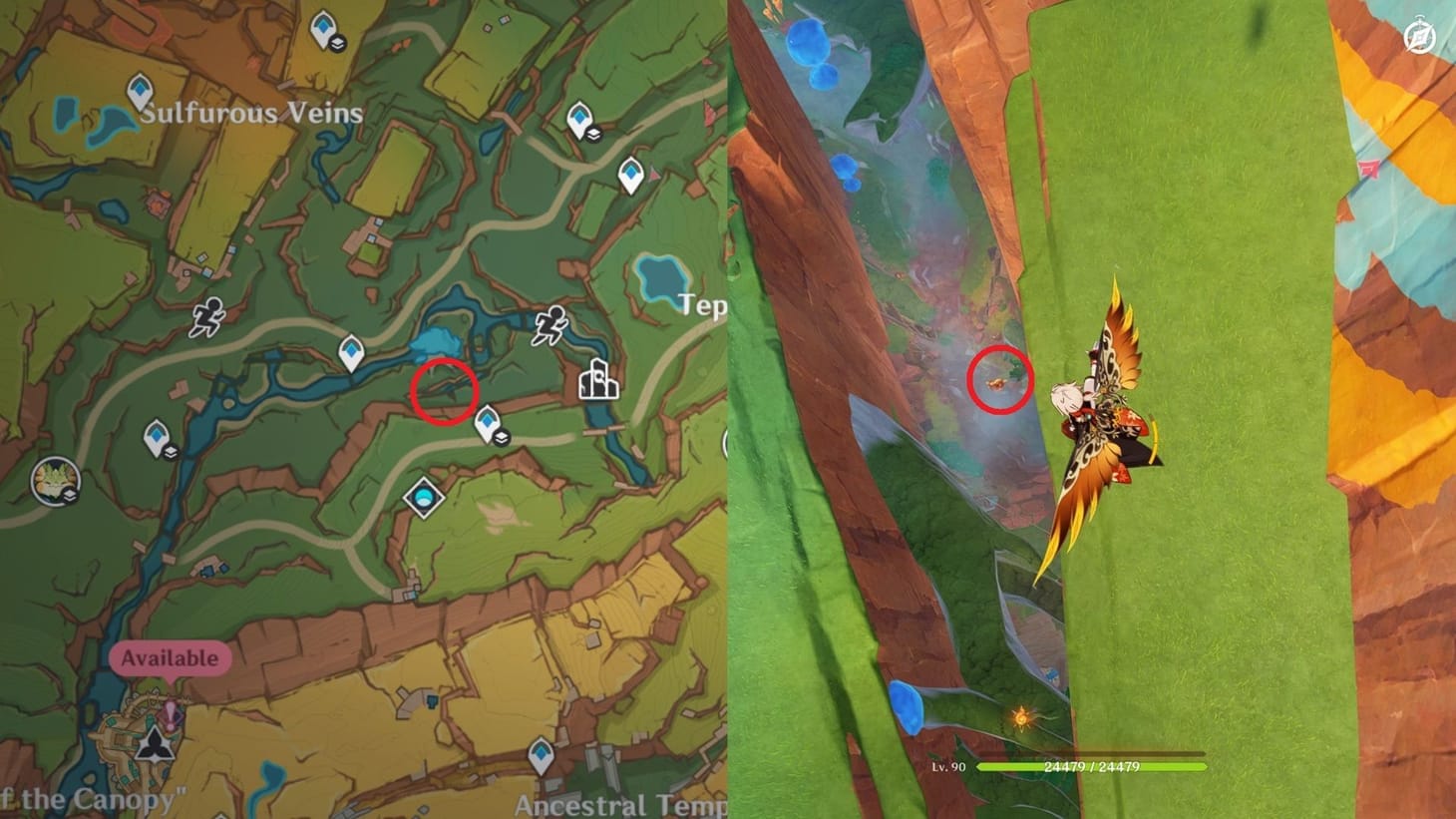Select the running-figure marker above the red circle
Screen dimensions: 1456x819
click(x=551, y=322)
